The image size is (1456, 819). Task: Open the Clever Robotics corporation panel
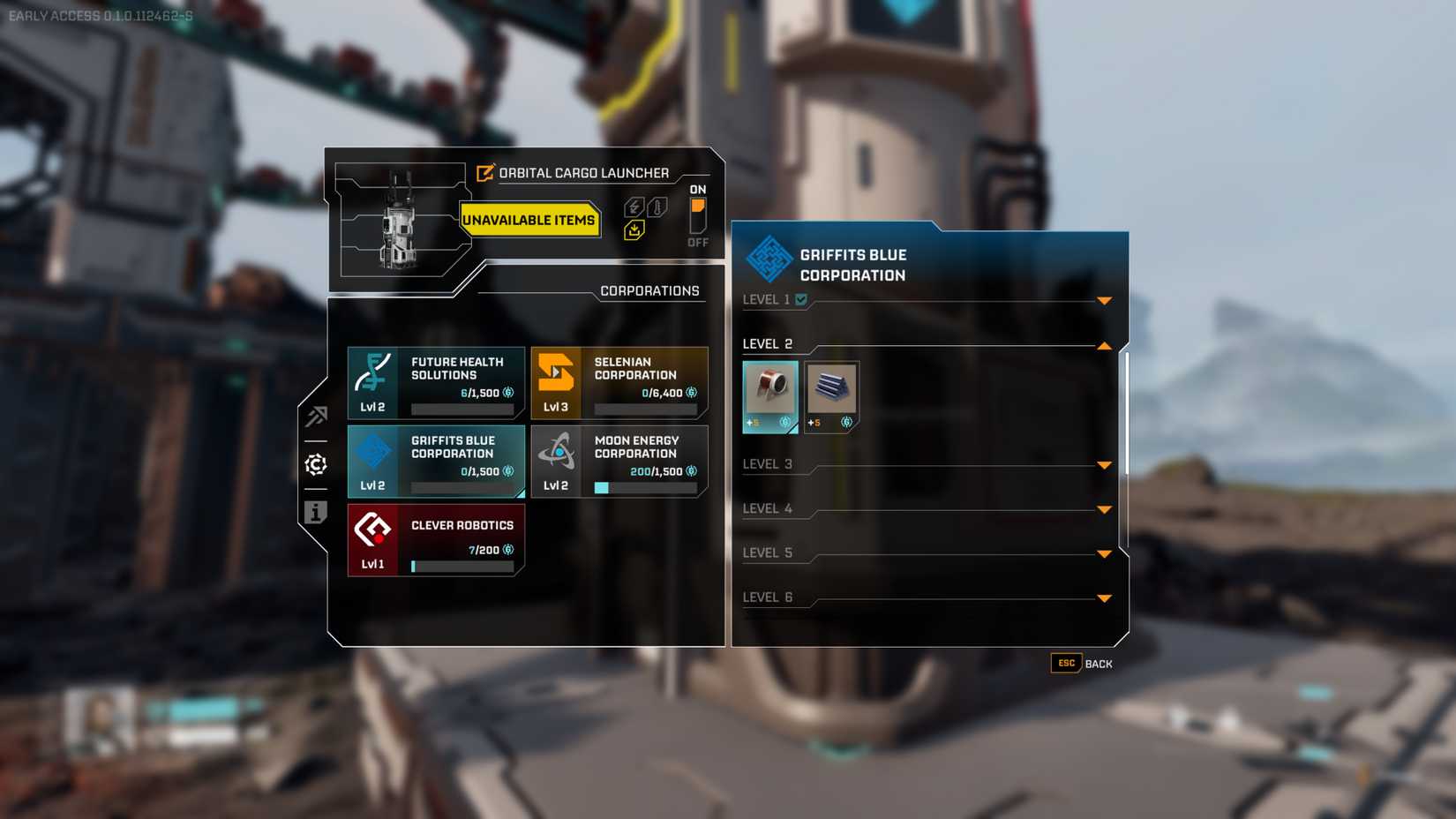pos(435,539)
